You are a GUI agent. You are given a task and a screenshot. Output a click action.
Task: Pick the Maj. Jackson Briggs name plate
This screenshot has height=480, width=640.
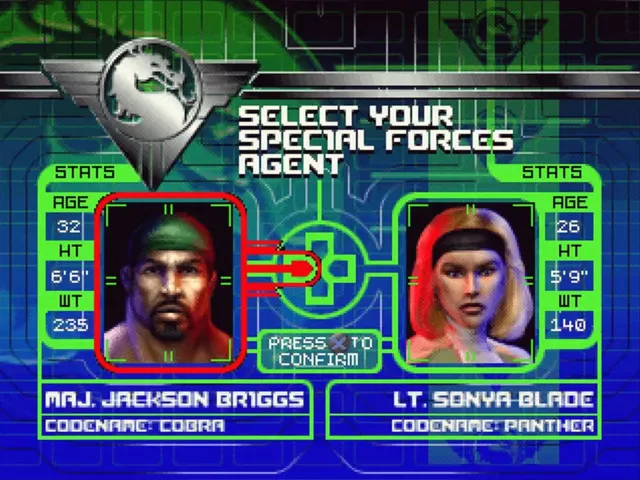click(x=174, y=400)
